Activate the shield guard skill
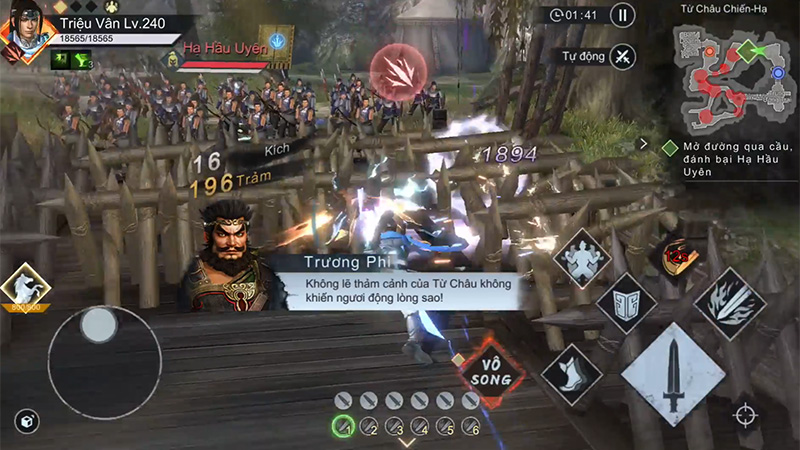The width and height of the screenshot is (800, 450). [626, 303]
